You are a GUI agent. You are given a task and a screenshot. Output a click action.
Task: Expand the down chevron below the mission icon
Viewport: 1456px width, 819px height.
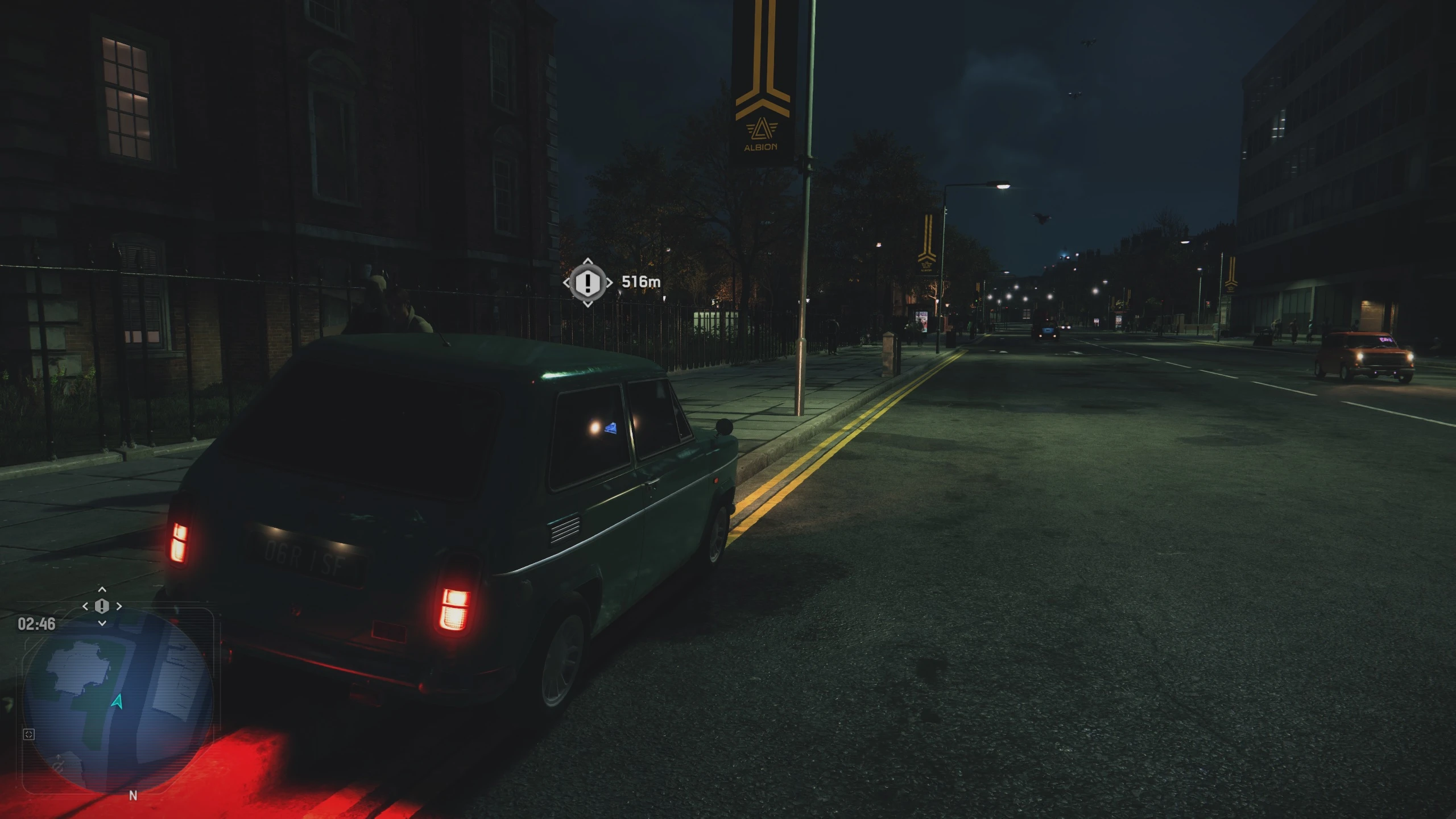pyautogui.click(x=102, y=623)
